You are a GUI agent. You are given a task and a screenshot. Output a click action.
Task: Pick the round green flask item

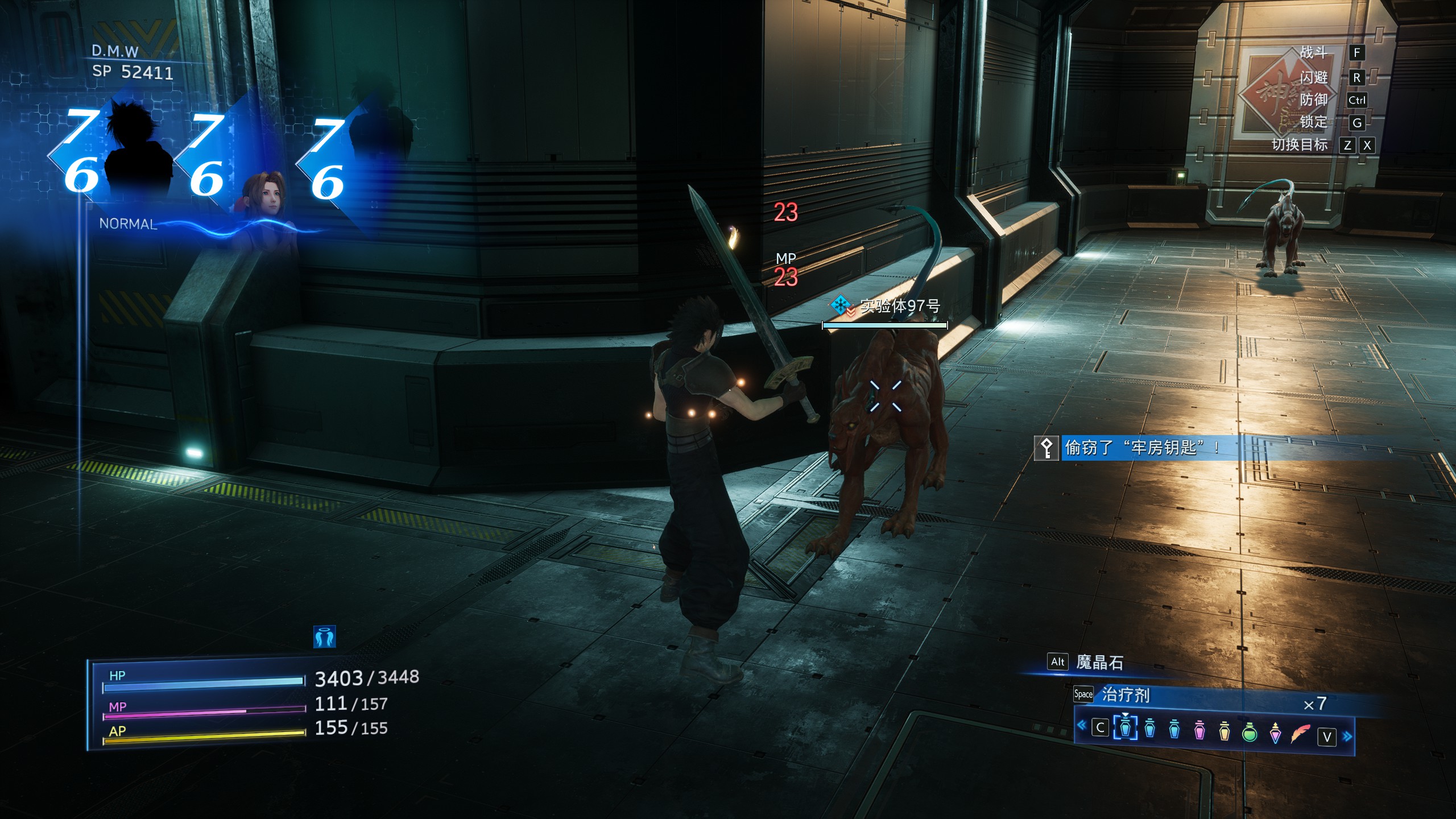1250,732
